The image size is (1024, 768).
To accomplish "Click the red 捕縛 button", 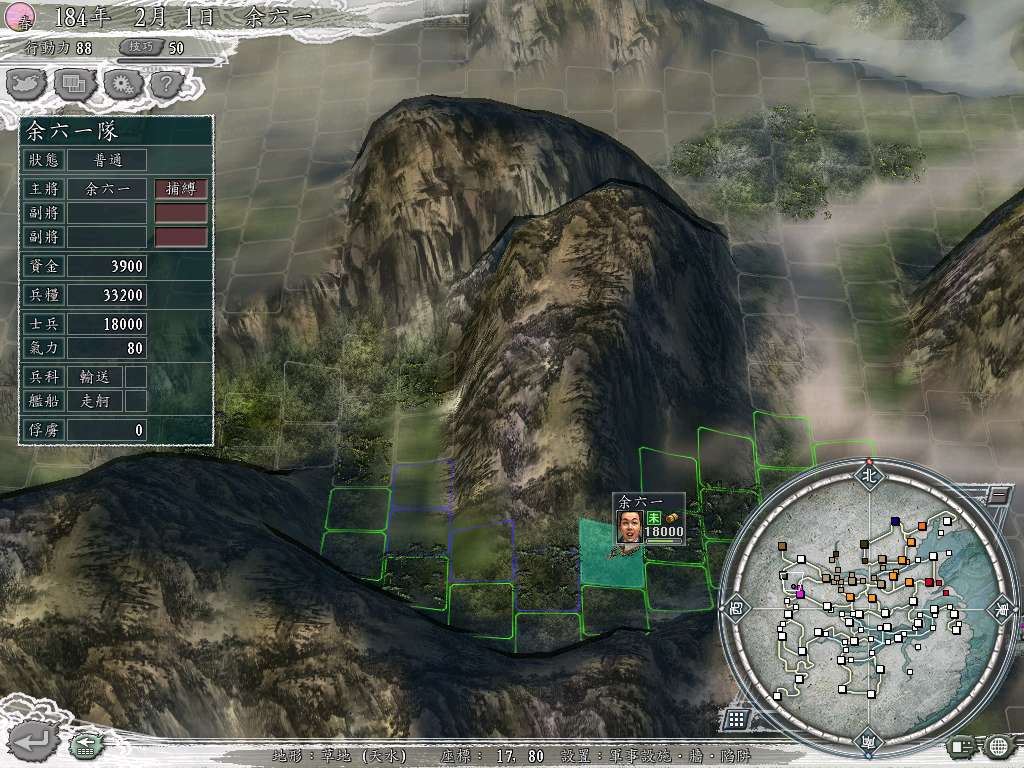I will click(181, 188).
